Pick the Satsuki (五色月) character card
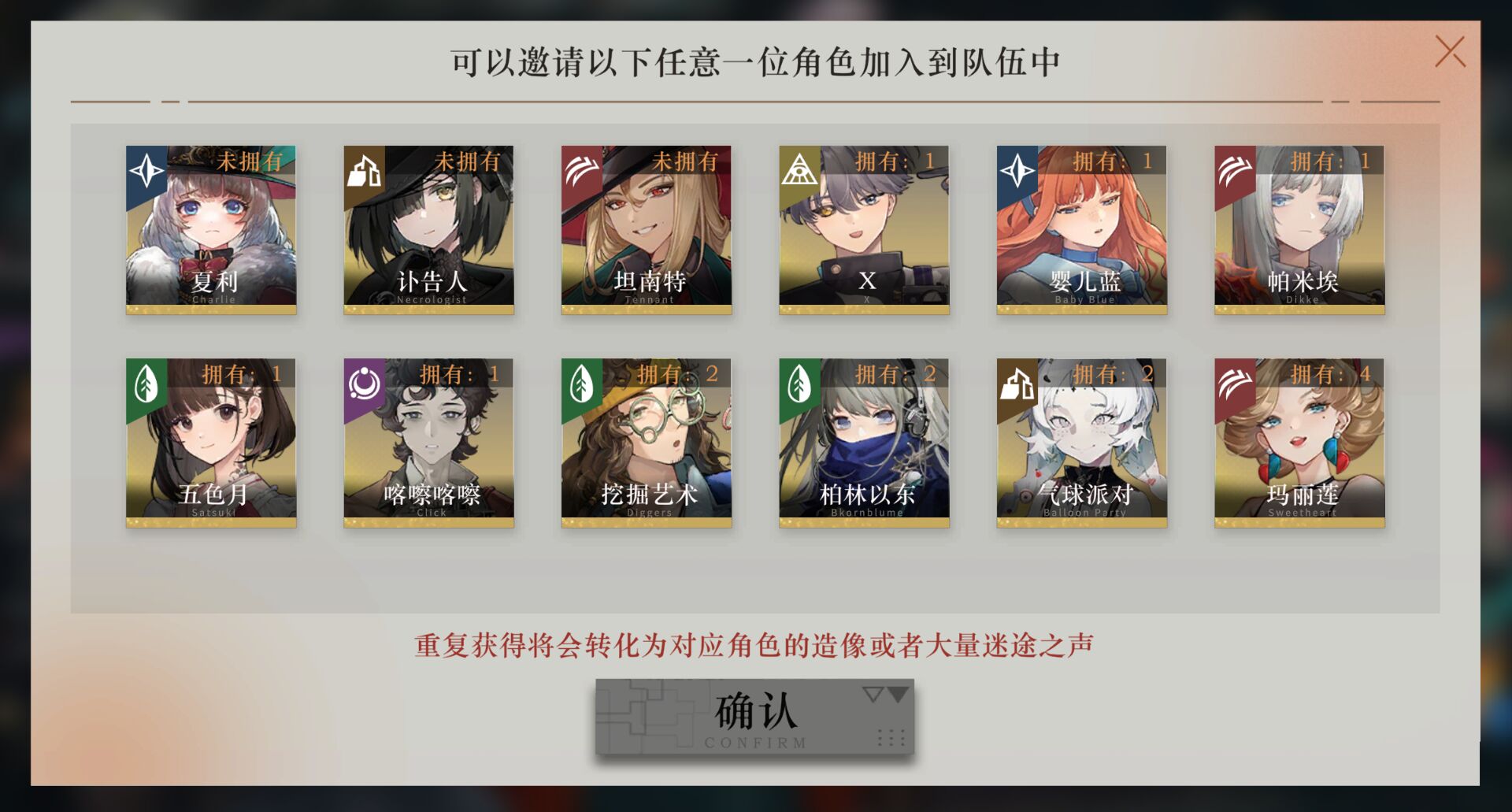The height and width of the screenshot is (812, 1512). [211, 442]
